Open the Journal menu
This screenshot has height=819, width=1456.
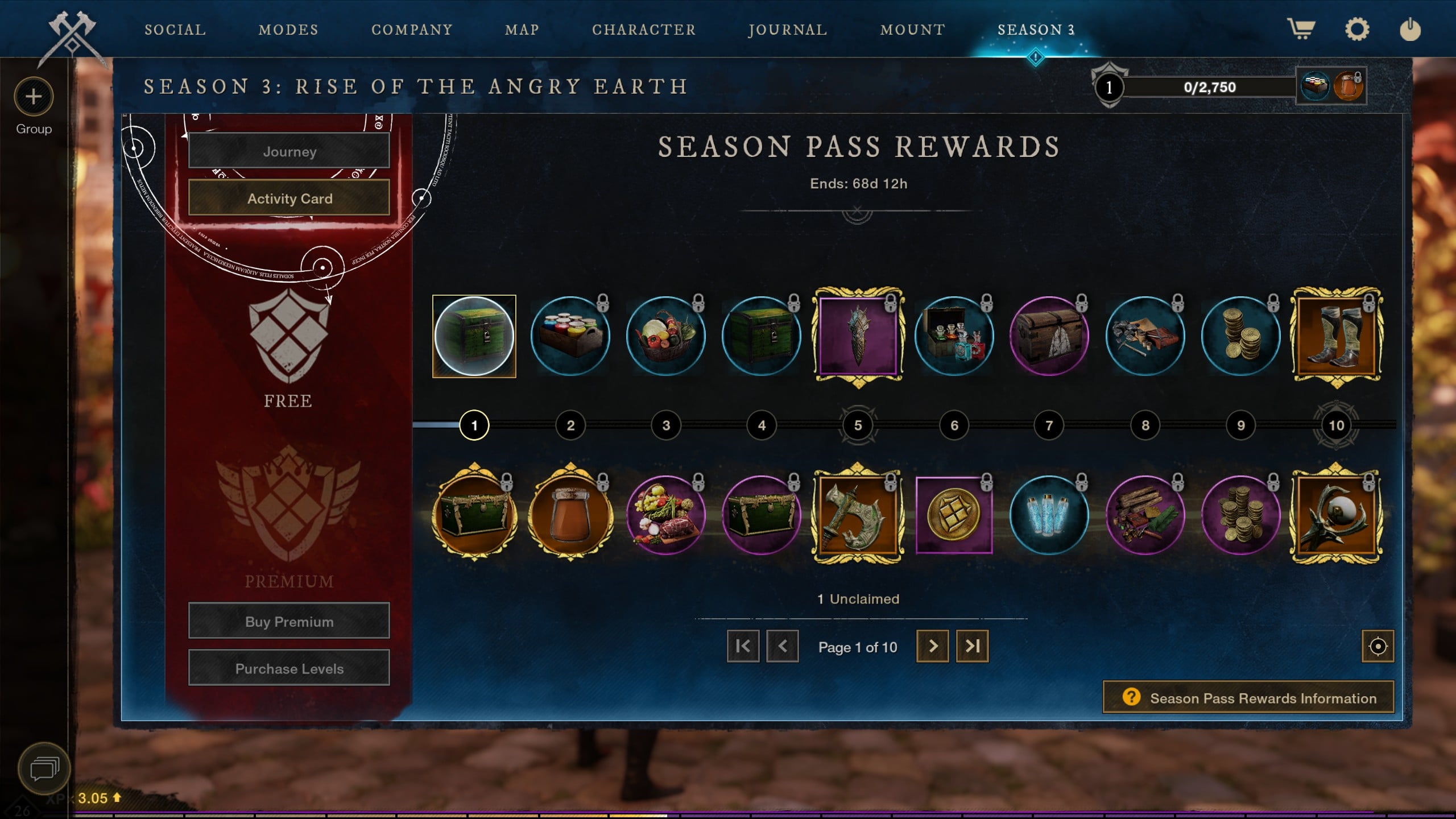coord(788,30)
